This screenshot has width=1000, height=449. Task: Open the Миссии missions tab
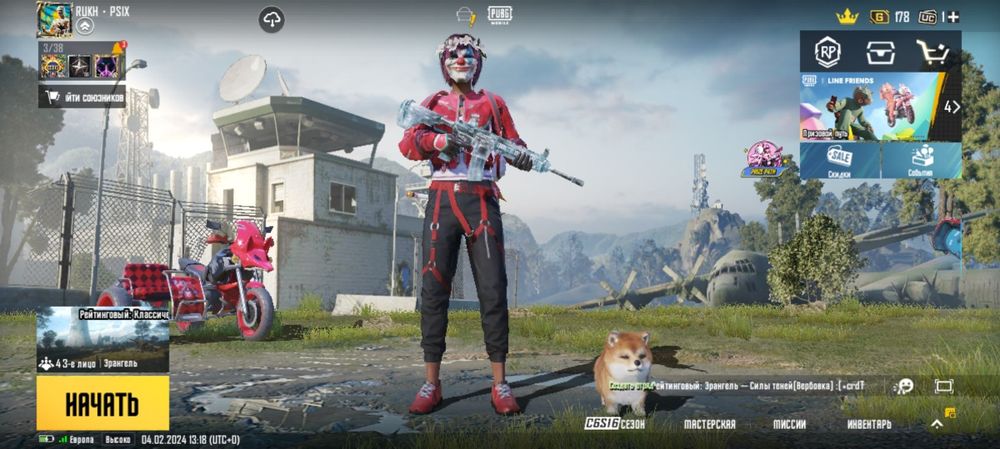pyautogui.click(x=789, y=424)
